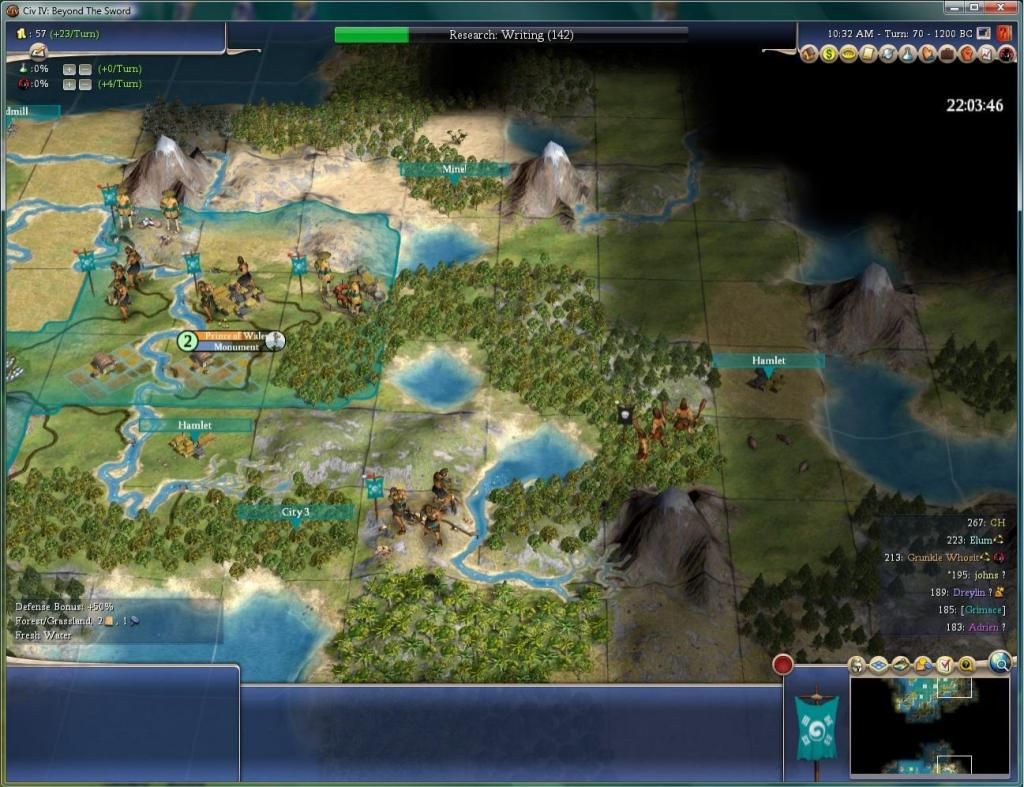Decrease the science rate with minus button
This screenshot has width=1024, height=787.
[x=85, y=69]
